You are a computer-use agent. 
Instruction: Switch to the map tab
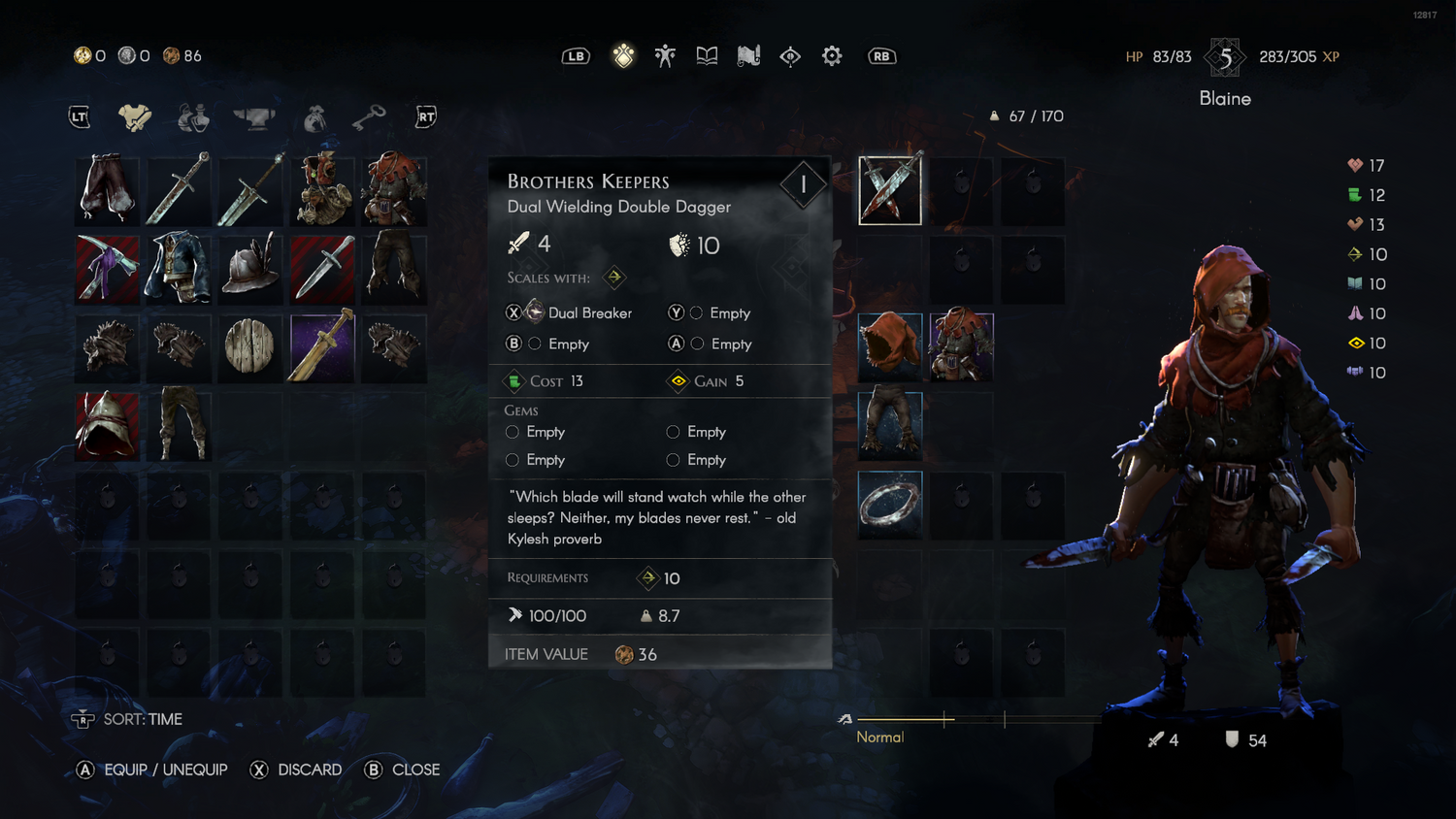point(748,56)
